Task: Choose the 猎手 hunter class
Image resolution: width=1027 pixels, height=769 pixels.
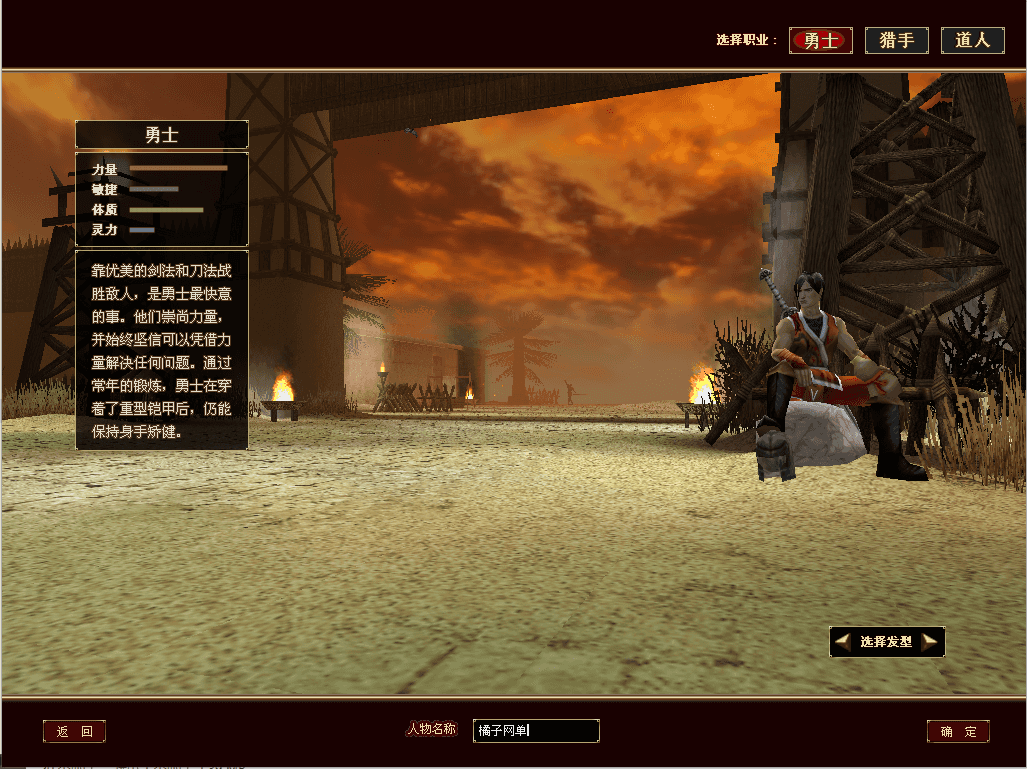Action: tap(896, 41)
